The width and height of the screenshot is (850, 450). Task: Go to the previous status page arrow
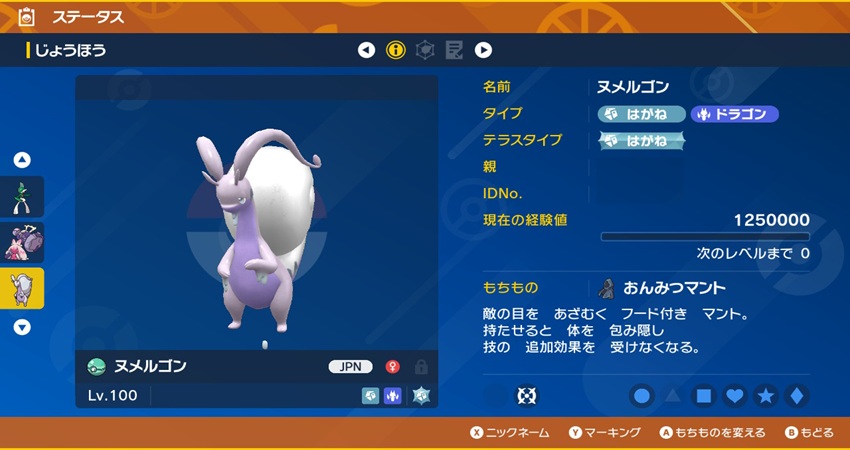click(x=367, y=50)
